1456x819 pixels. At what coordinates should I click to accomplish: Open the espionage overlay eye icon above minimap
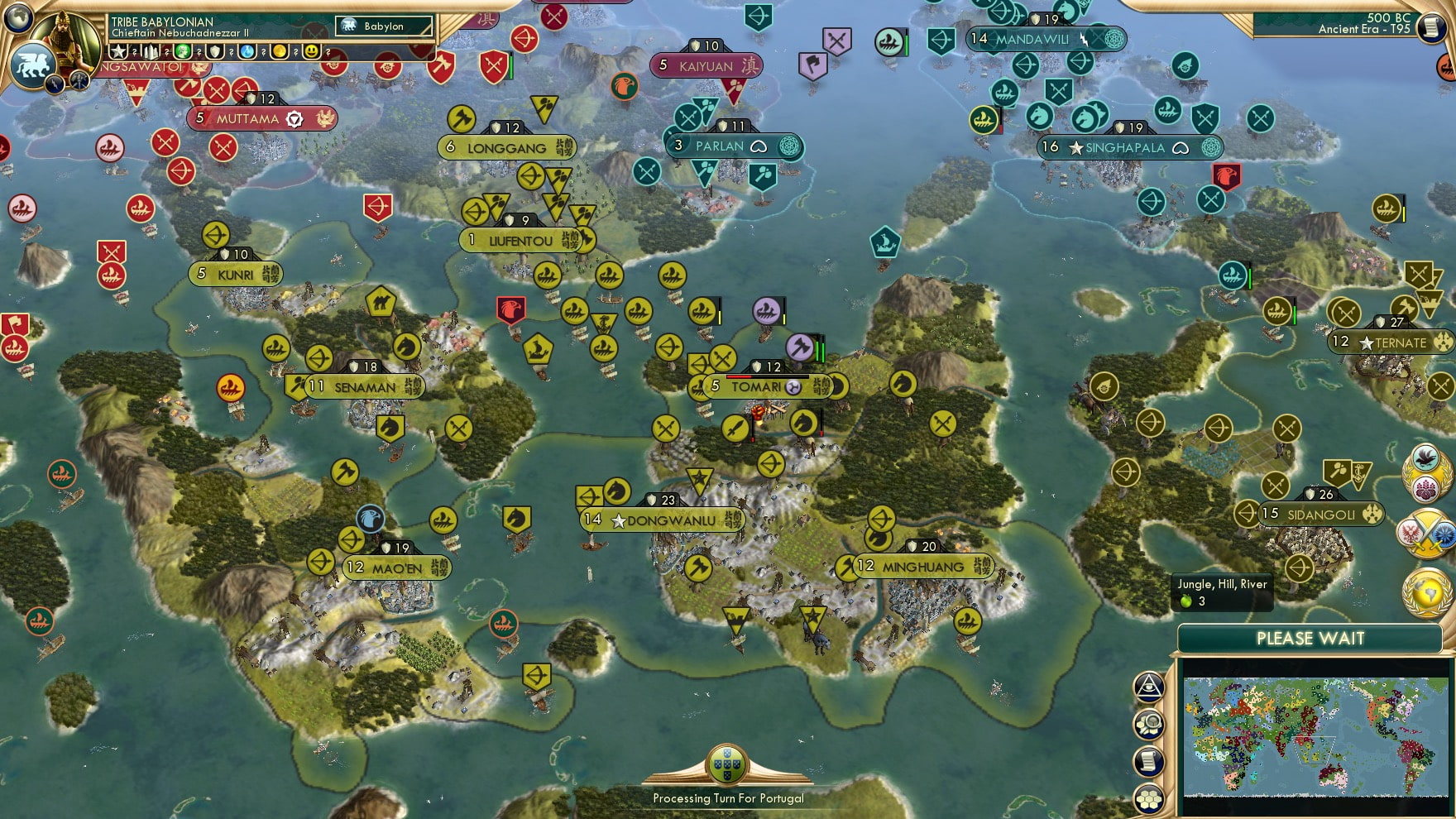pos(1147,687)
